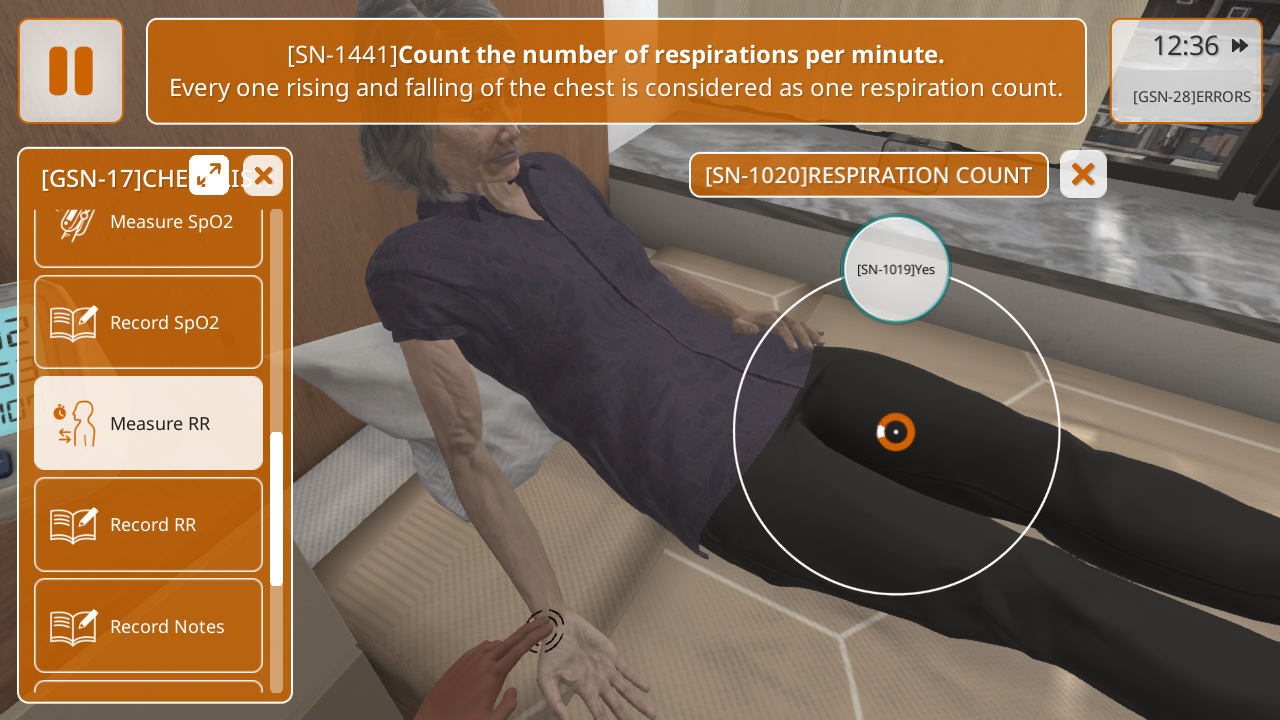Choose the Measure RR step
The height and width of the screenshot is (720, 1280).
coord(149,423)
